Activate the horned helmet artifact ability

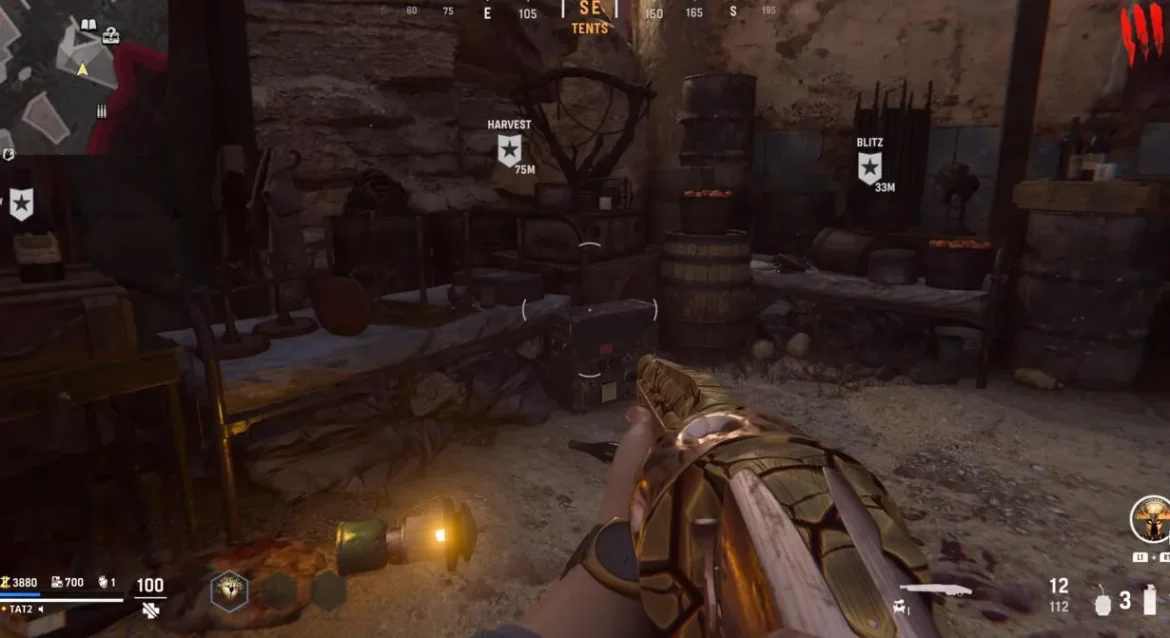pos(1149,518)
